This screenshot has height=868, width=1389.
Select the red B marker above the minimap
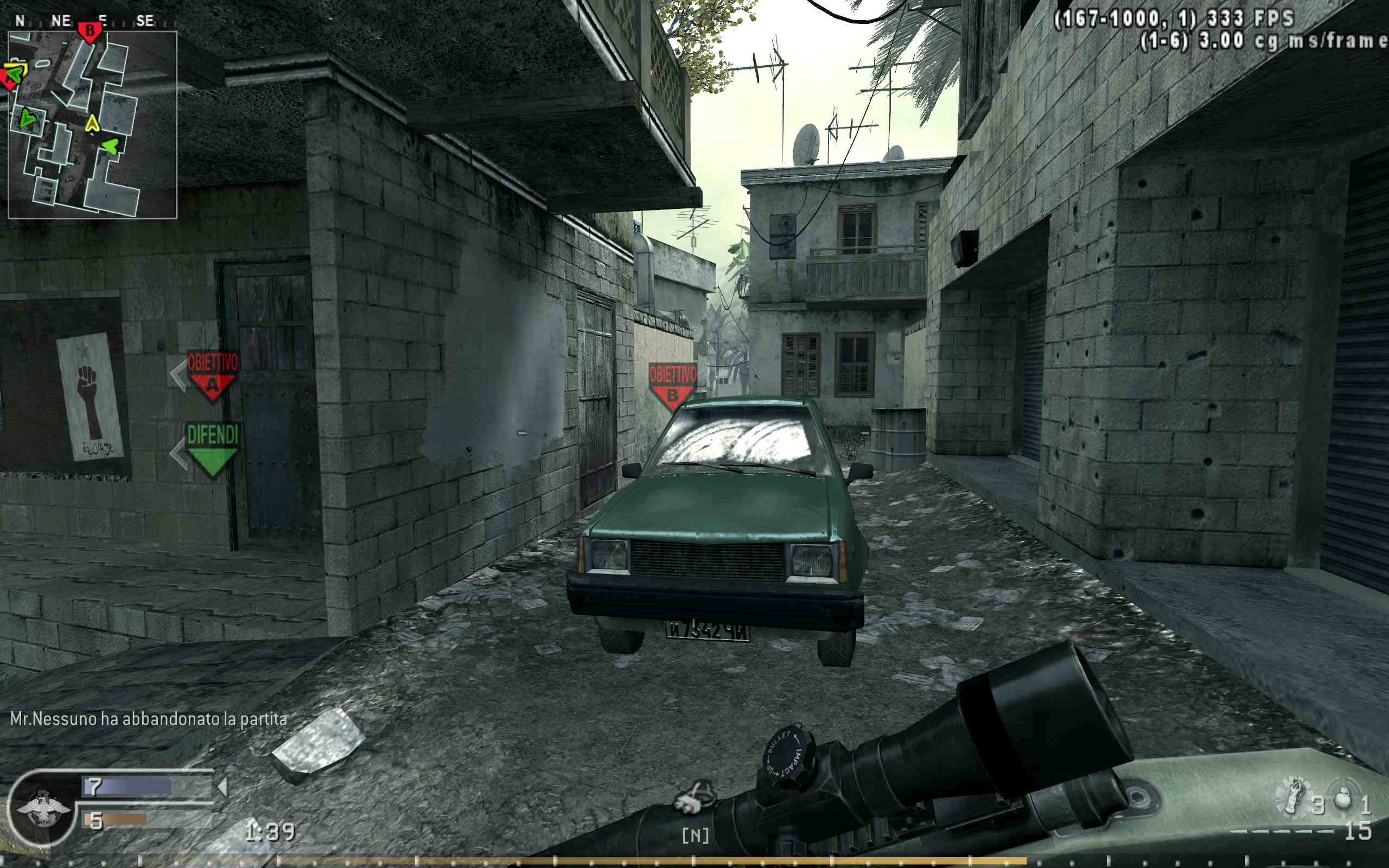pos(90,31)
